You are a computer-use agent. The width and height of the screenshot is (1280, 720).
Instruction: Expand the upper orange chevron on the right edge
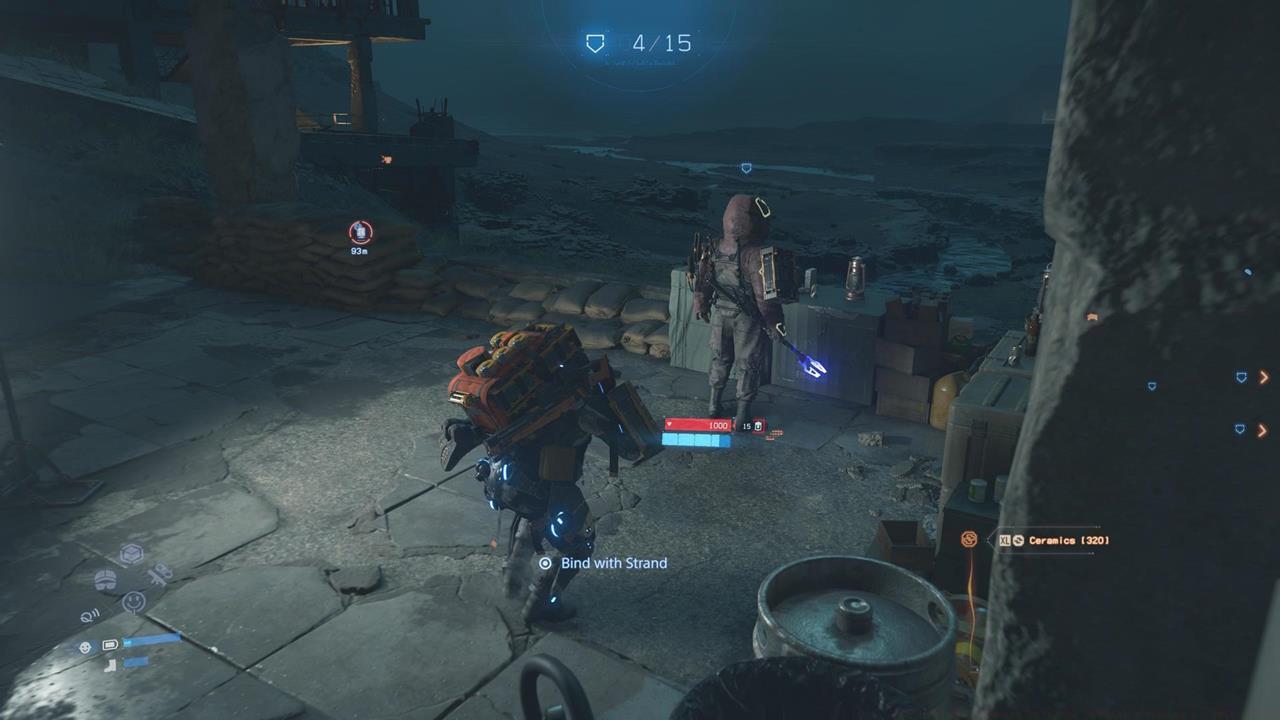tap(1264, 378)
